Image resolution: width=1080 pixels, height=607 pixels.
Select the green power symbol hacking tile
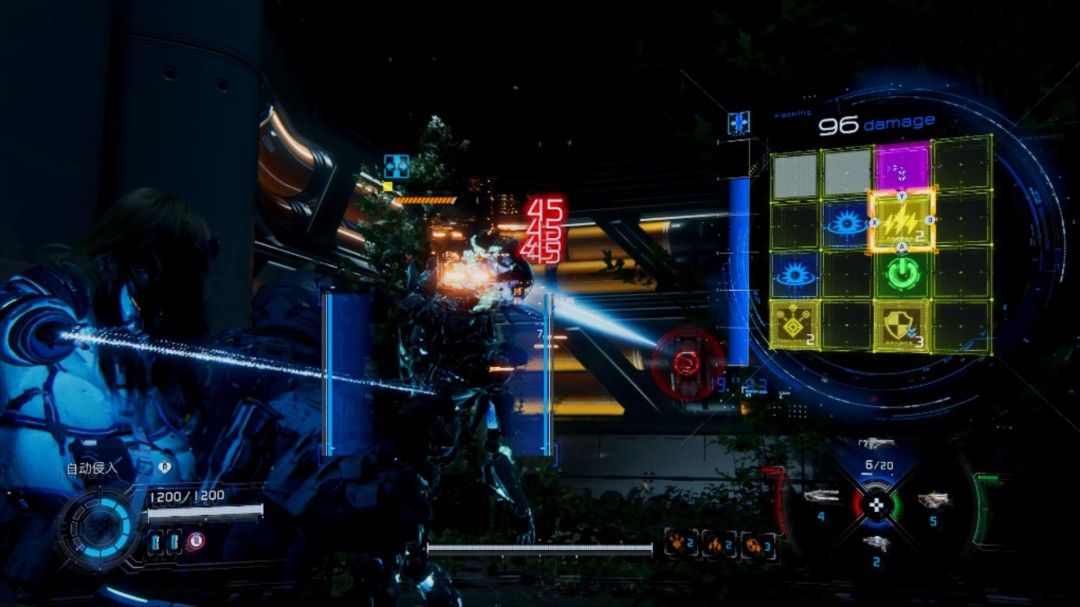(x=902, y=274)
